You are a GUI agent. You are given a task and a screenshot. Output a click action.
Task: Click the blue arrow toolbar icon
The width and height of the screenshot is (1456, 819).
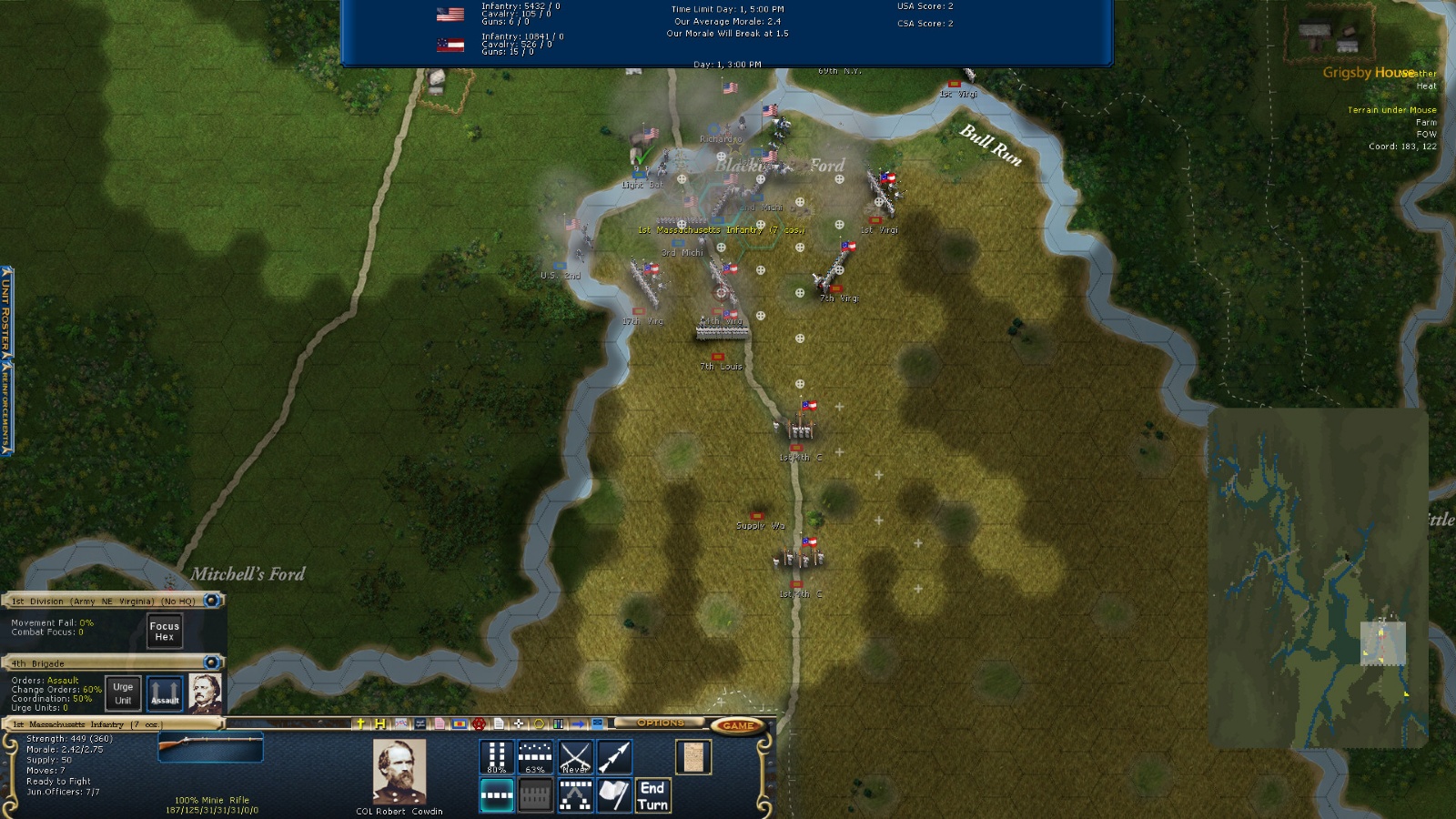[579, 724]
